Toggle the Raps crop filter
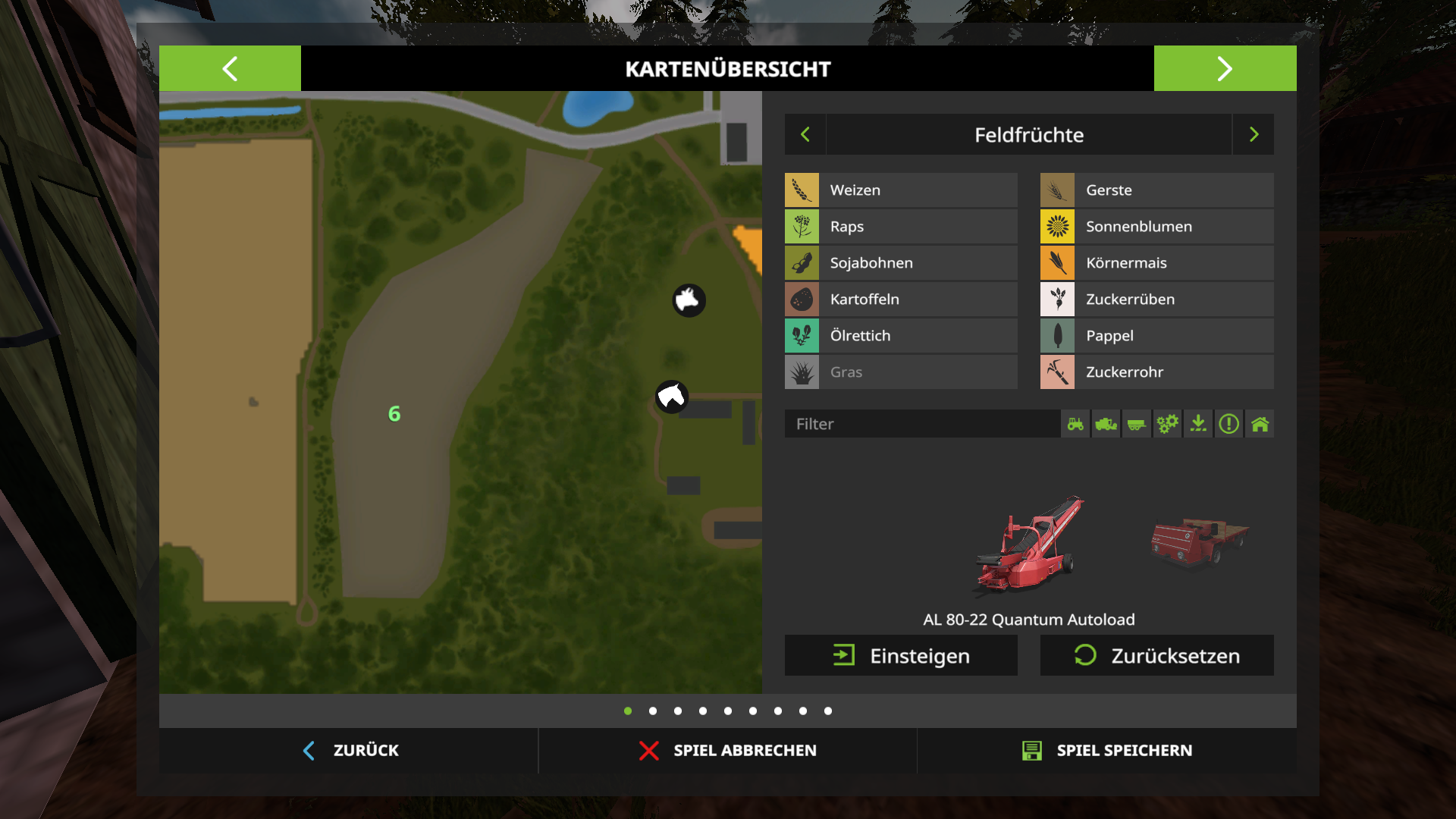The height and width of the screenshot is (819, 1456). point(901,227)
